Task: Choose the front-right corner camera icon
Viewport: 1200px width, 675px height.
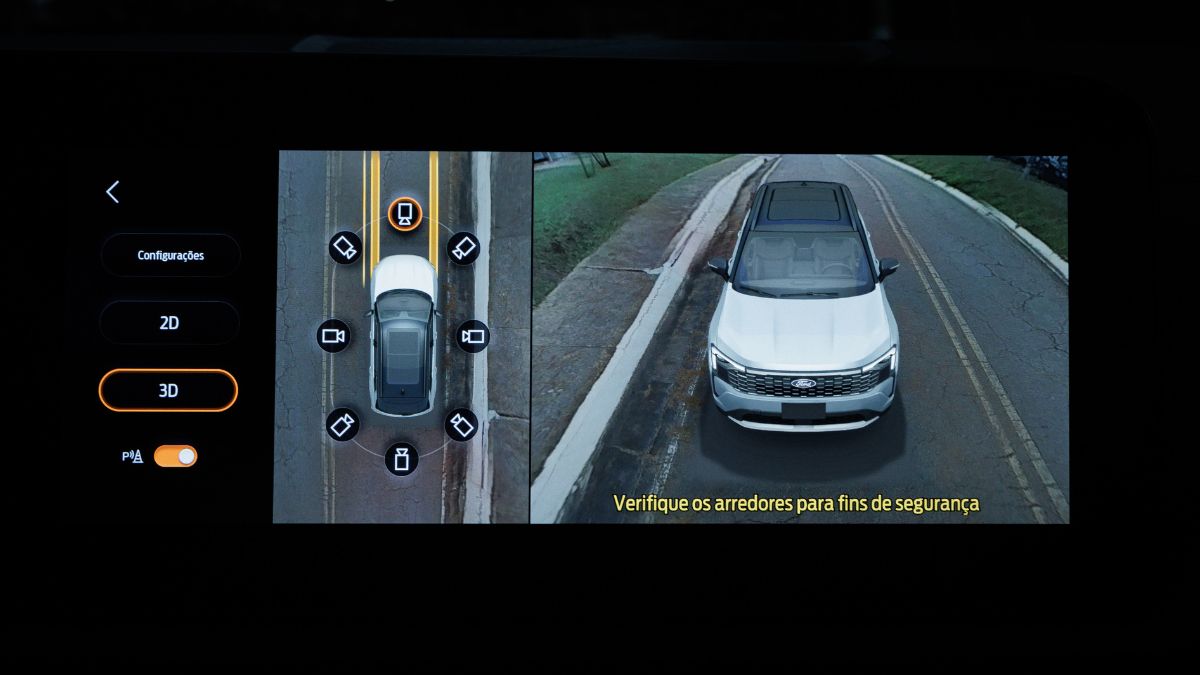Action: (x=463, y=247)
